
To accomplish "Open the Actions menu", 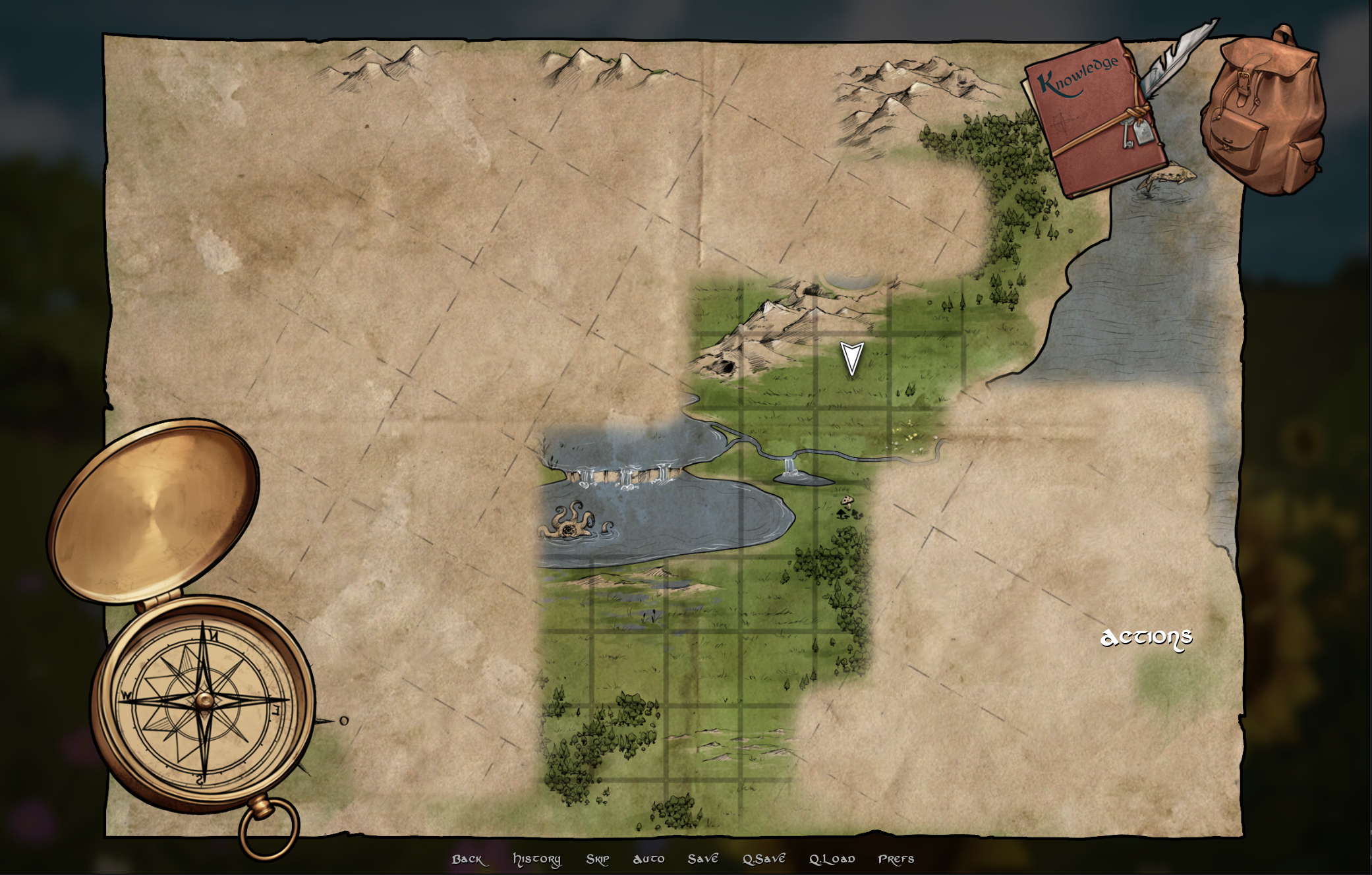I will (1146, 637).
